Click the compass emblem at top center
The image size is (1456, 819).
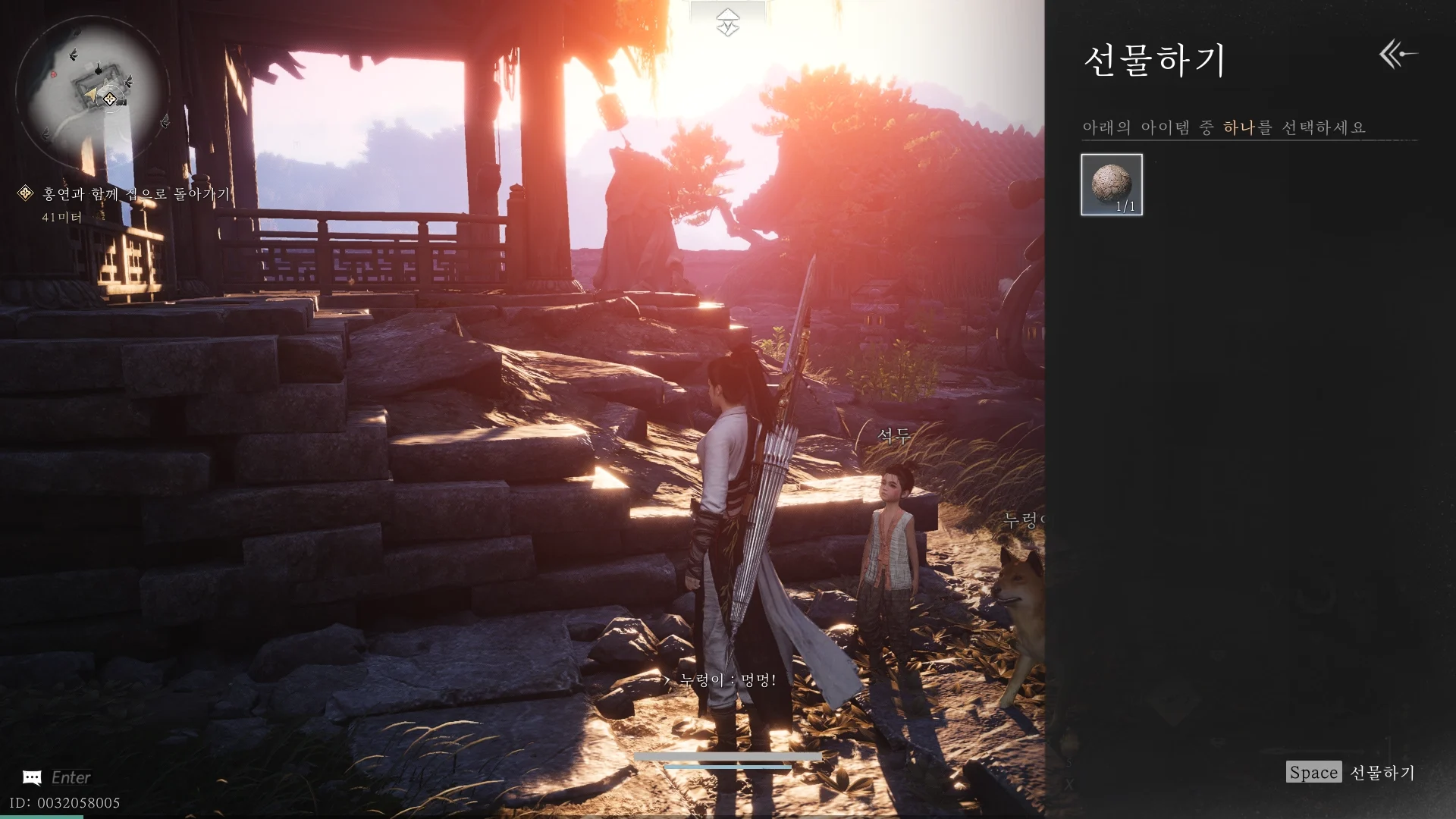(727, 22)
